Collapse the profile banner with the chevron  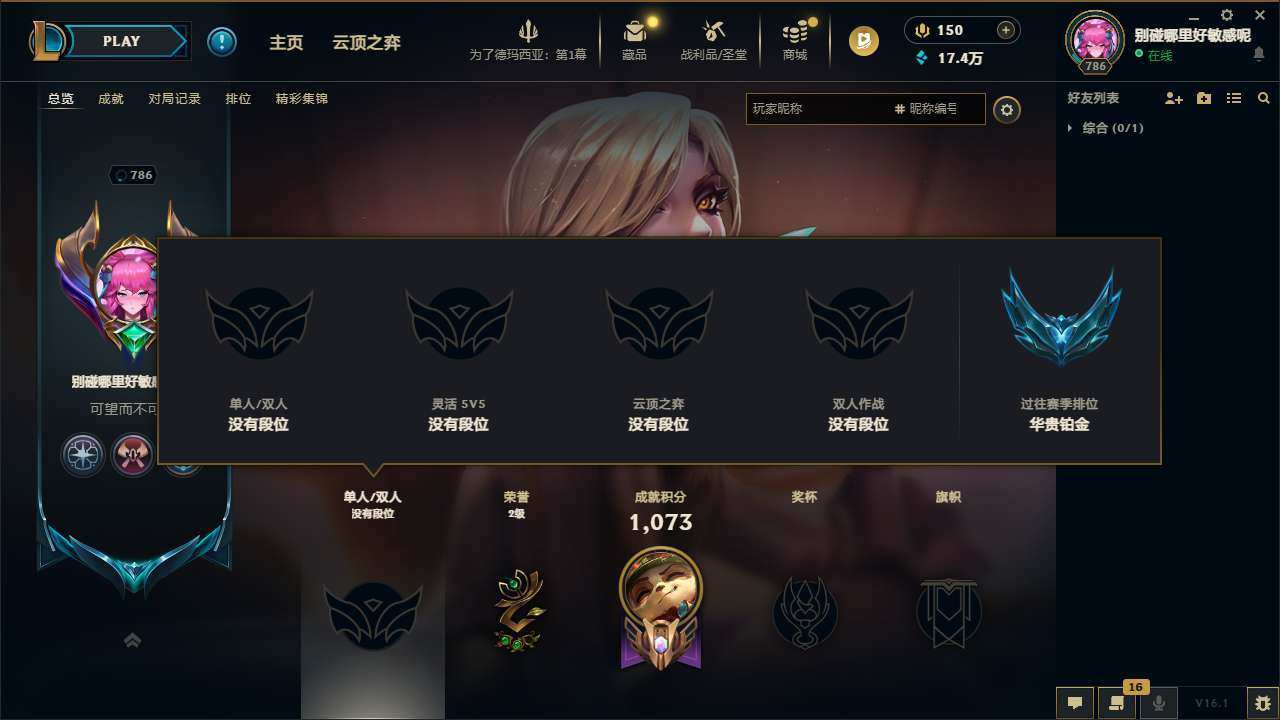click(132, 640)
